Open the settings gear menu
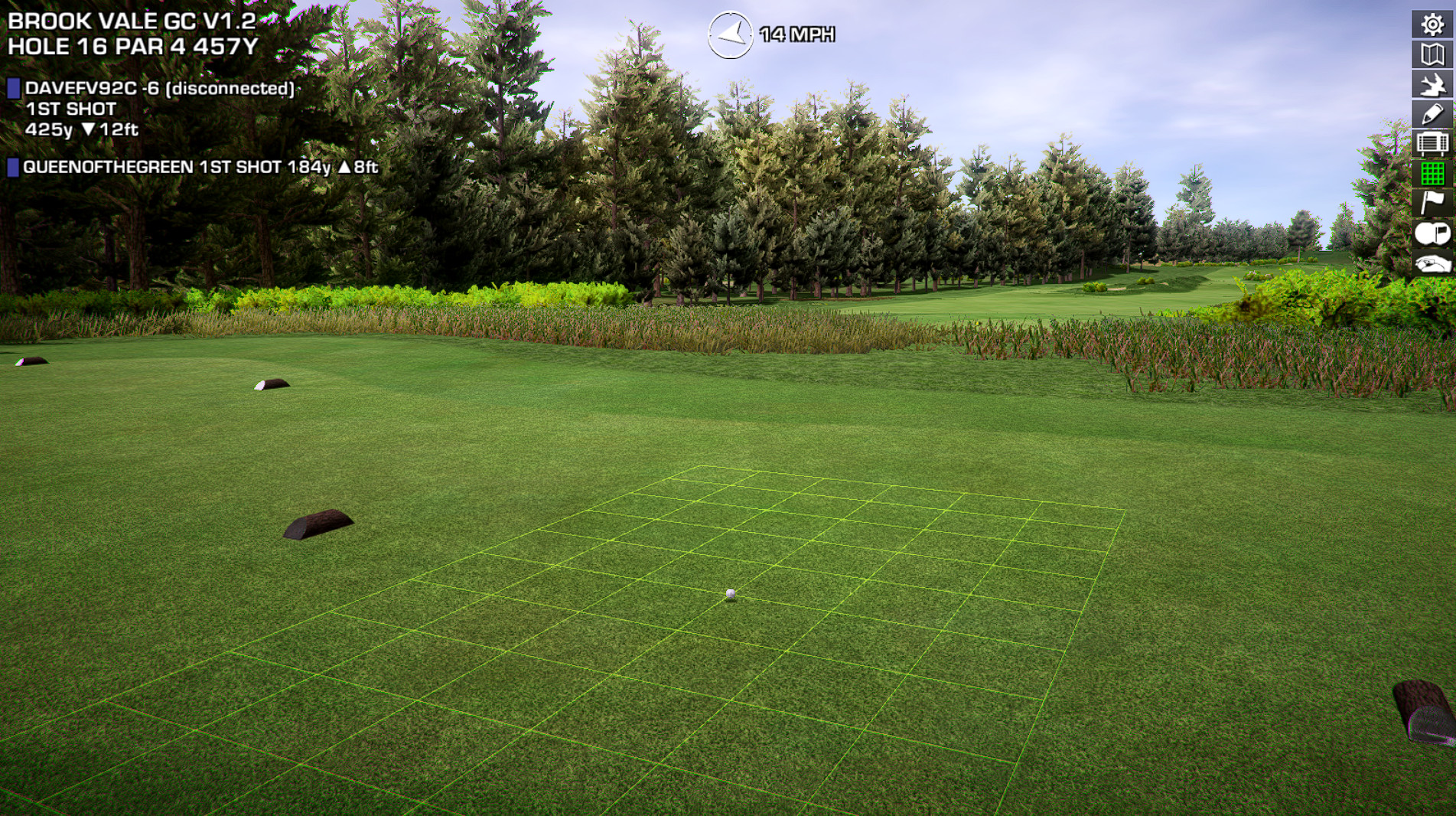This screenshot has width=1456, height=816. pos(1432,24)
